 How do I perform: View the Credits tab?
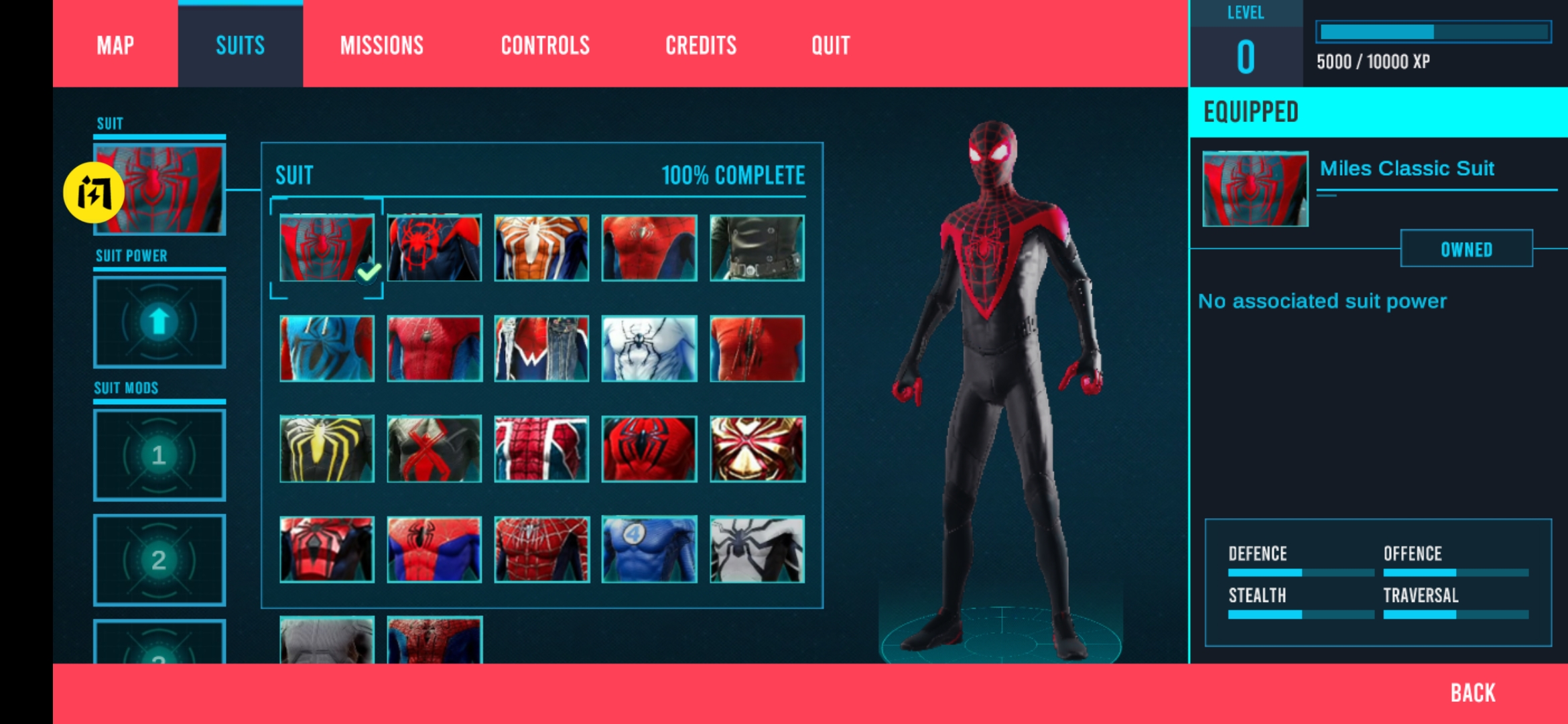(x=700, y=45)
